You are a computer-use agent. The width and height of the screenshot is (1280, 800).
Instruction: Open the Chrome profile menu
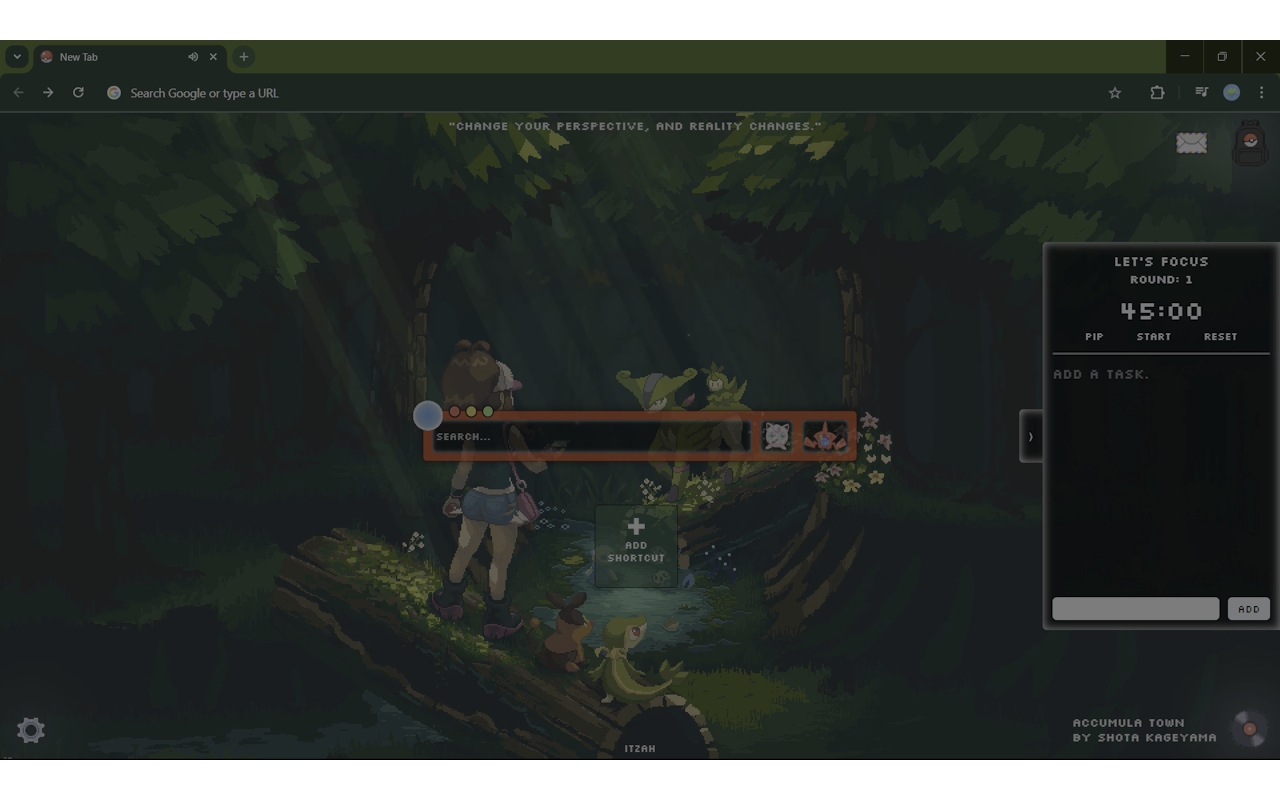[x=1232, y=92]
